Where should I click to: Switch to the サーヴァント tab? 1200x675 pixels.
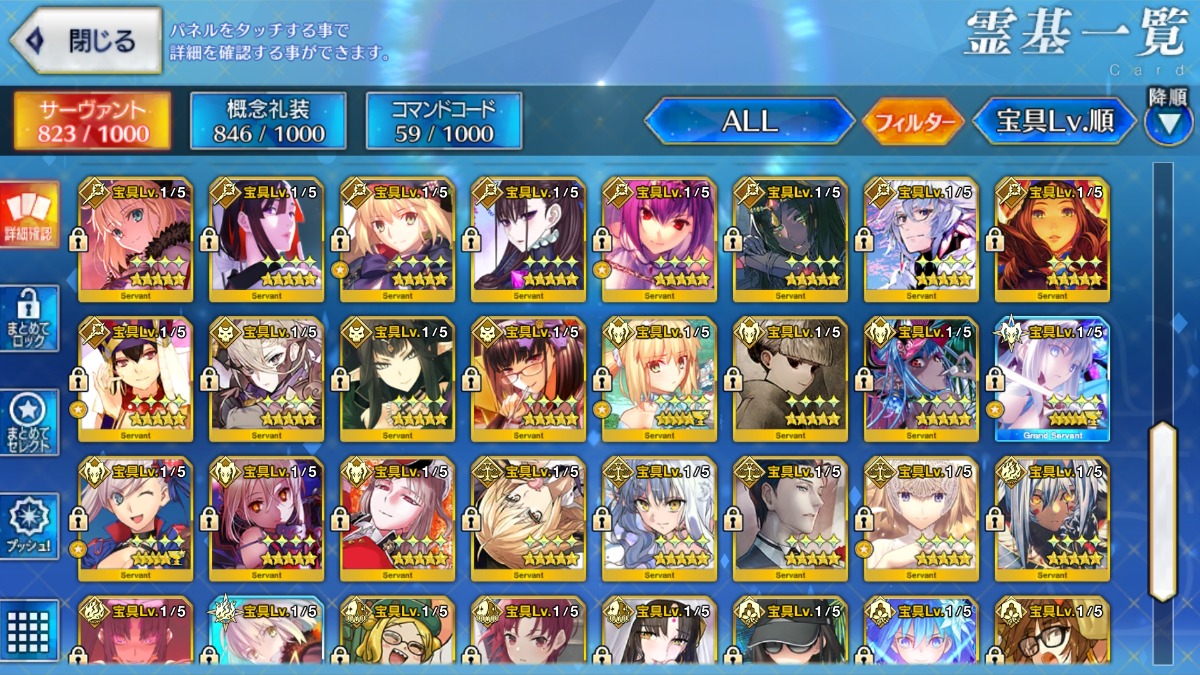(x=92, y=121)
